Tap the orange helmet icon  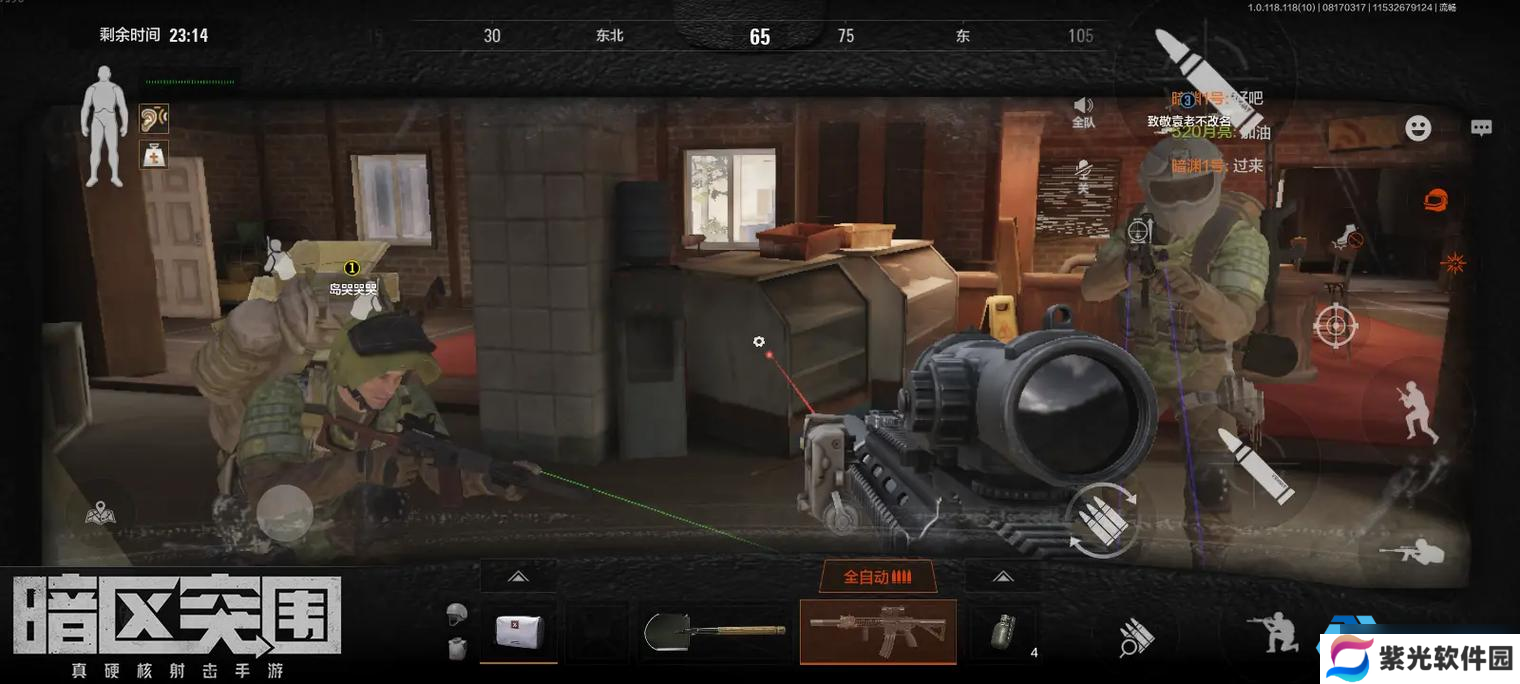click(1436, 198)
